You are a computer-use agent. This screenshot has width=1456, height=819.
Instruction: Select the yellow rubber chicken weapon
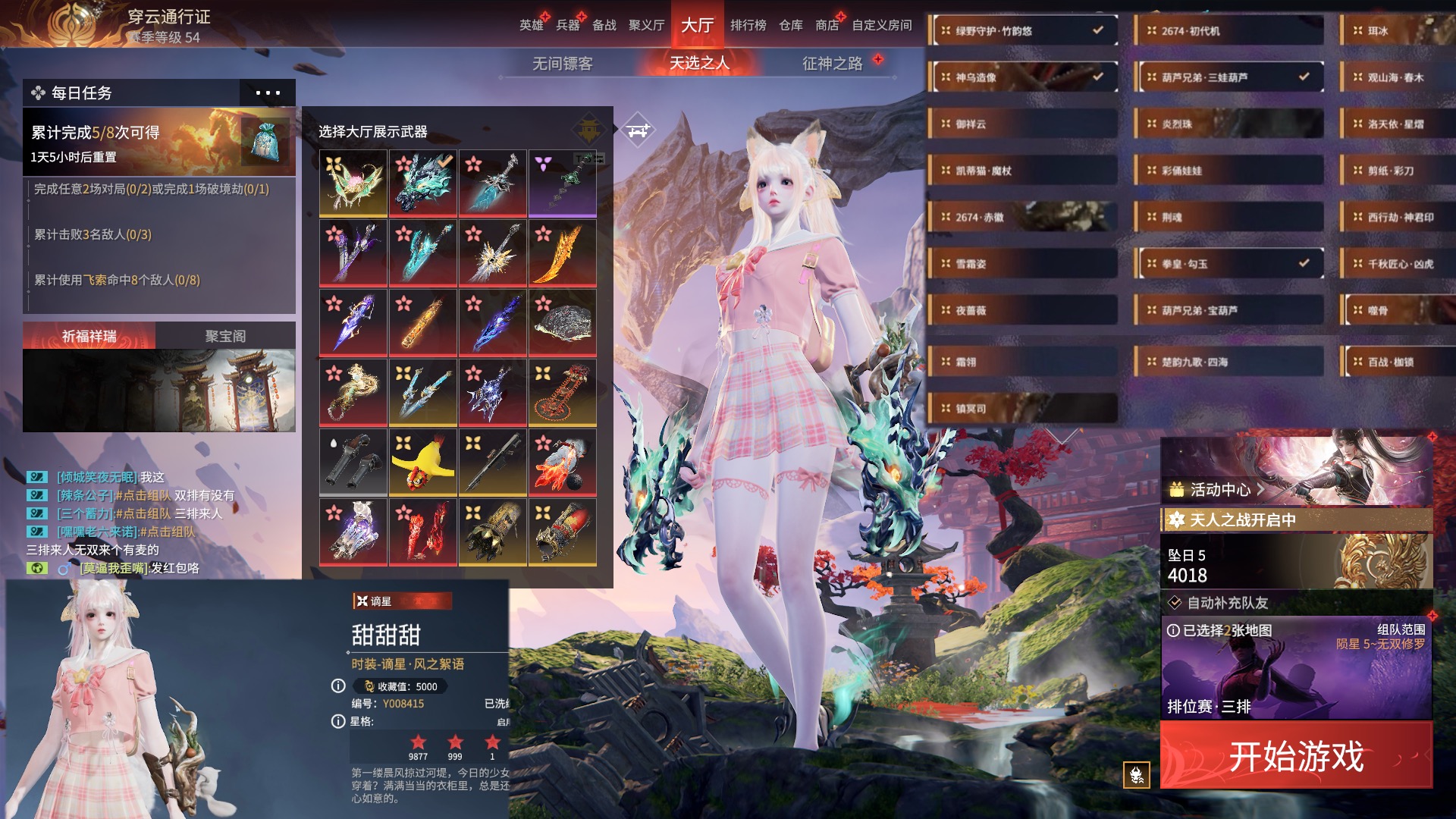422,462
